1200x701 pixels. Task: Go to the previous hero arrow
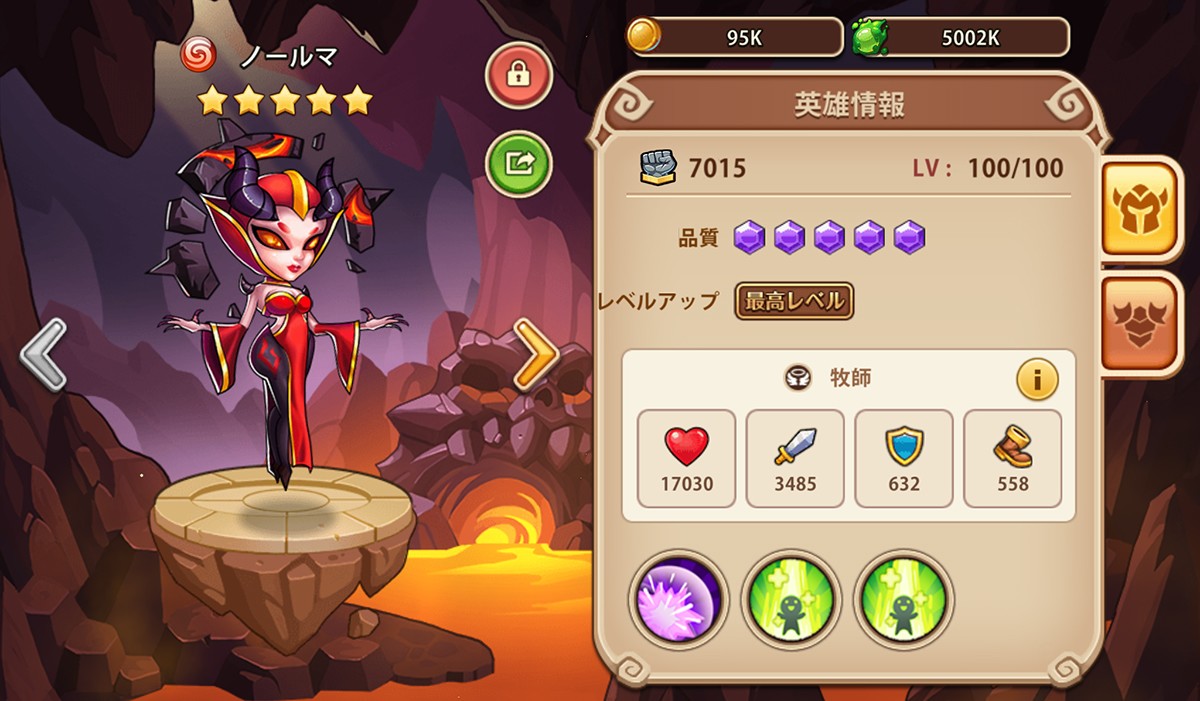pyautogui.click(x=43, y=354)
